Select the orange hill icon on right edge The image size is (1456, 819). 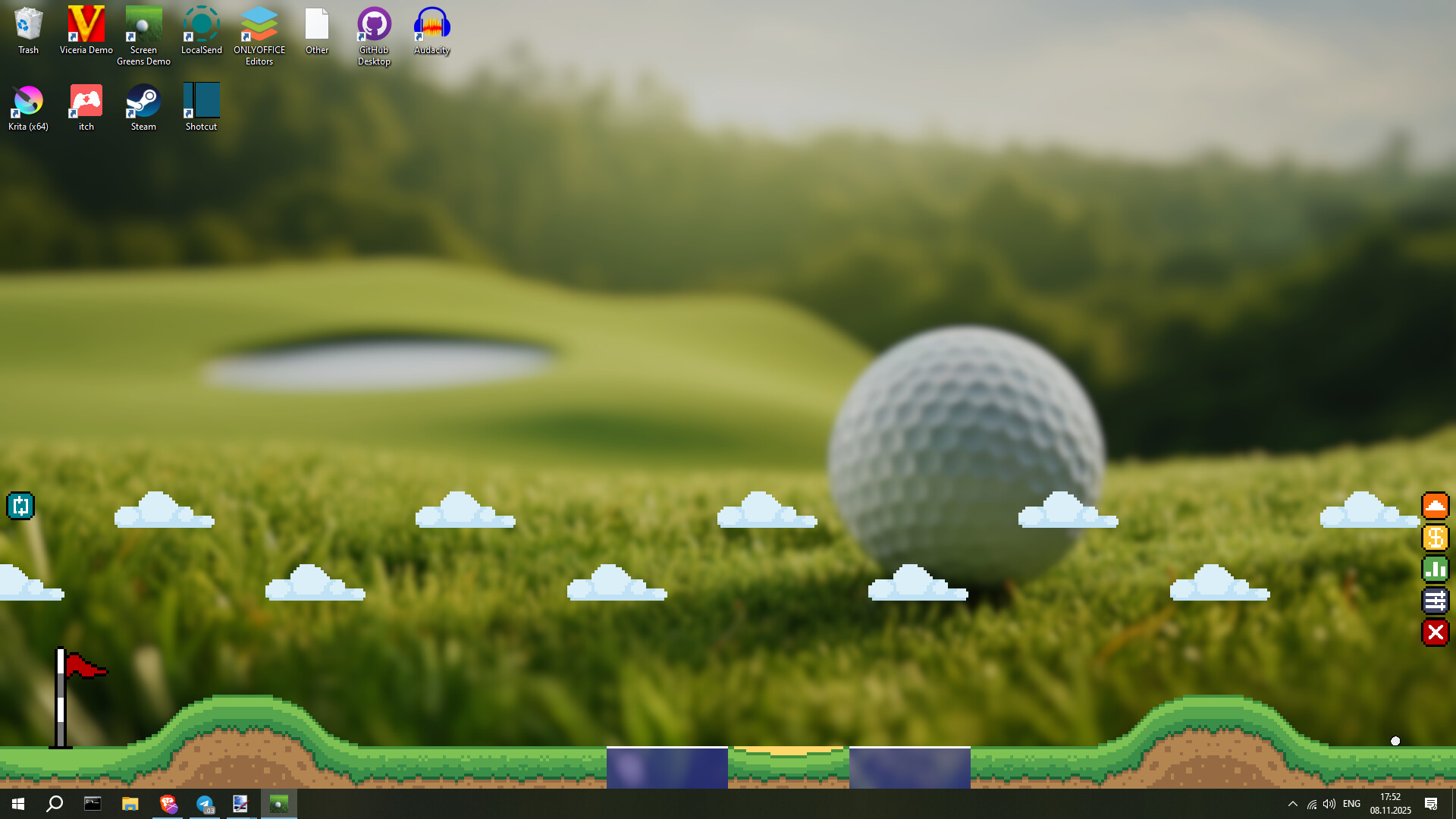tap(1436, 506)
